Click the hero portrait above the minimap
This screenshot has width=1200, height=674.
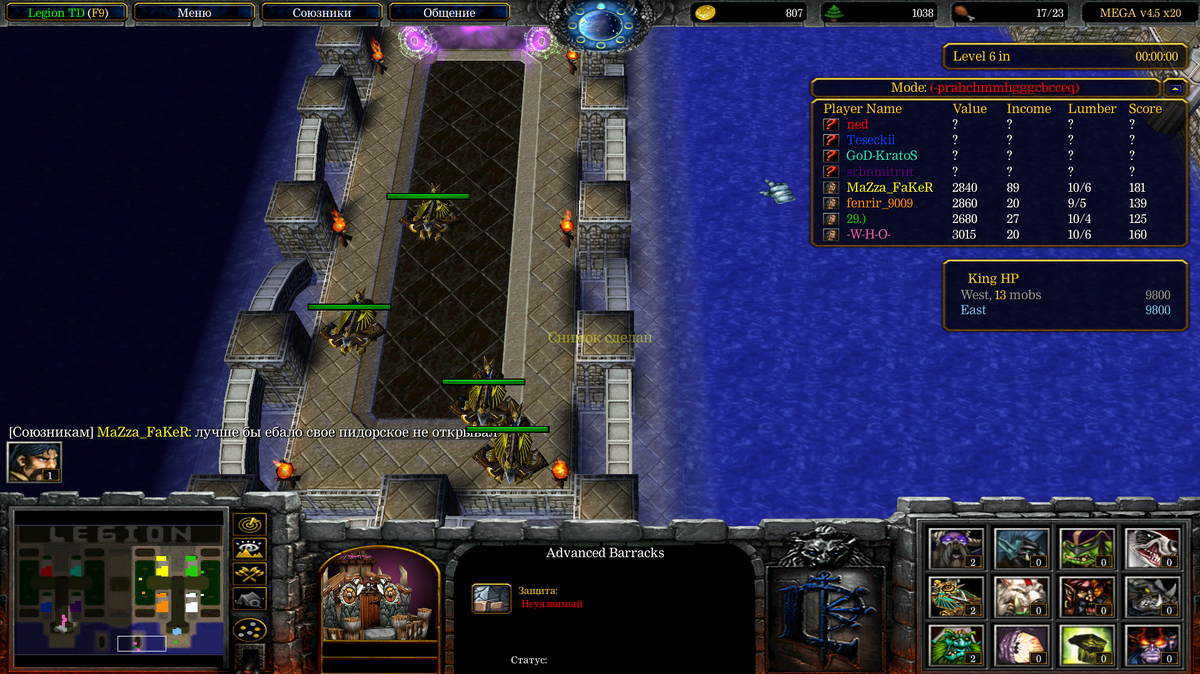34,462
